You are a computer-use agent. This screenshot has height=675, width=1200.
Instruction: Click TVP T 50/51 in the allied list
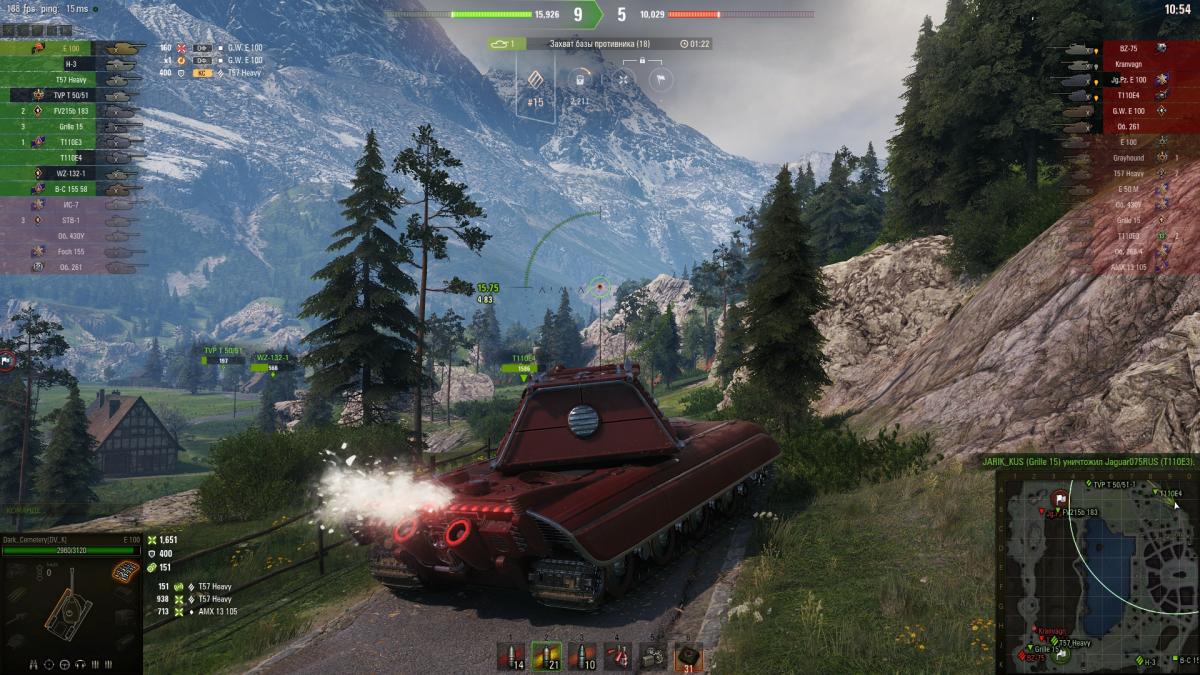[x=70, y=95]
